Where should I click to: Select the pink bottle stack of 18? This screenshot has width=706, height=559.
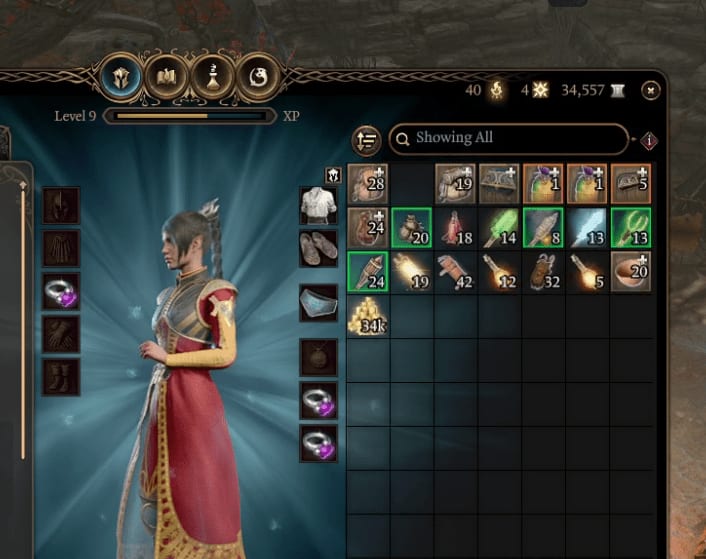[455, 228]
